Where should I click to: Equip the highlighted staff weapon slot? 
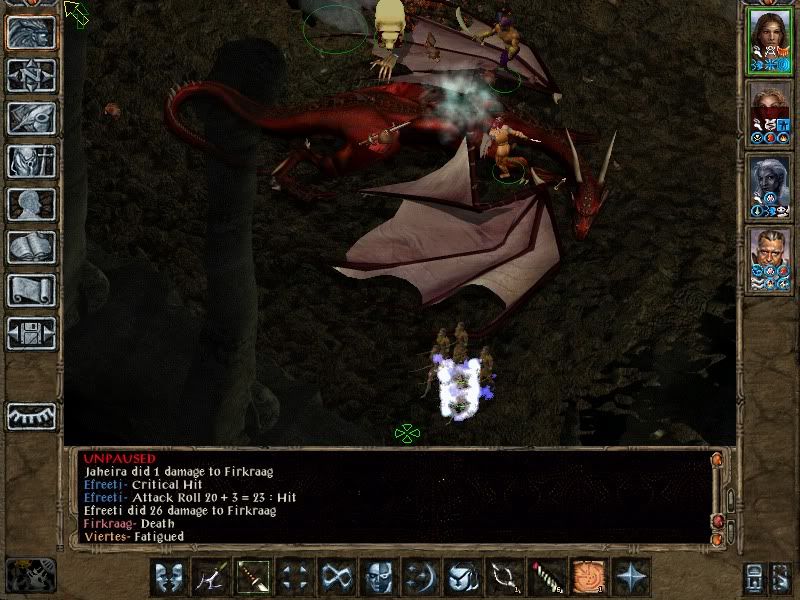click(x=254, y=577)
